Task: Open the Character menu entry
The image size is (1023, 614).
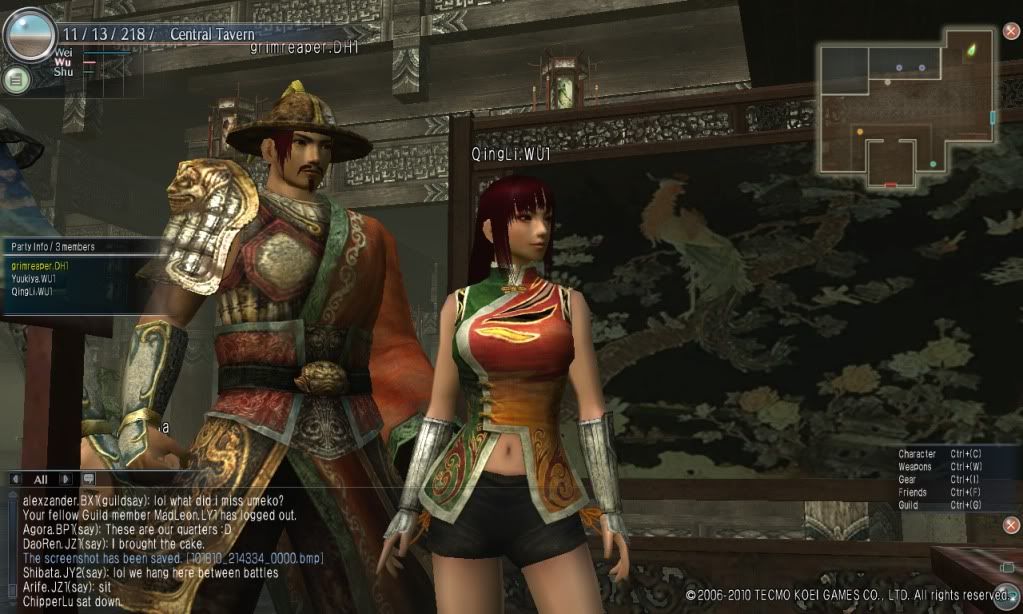Action: click(x=917, y=454)
